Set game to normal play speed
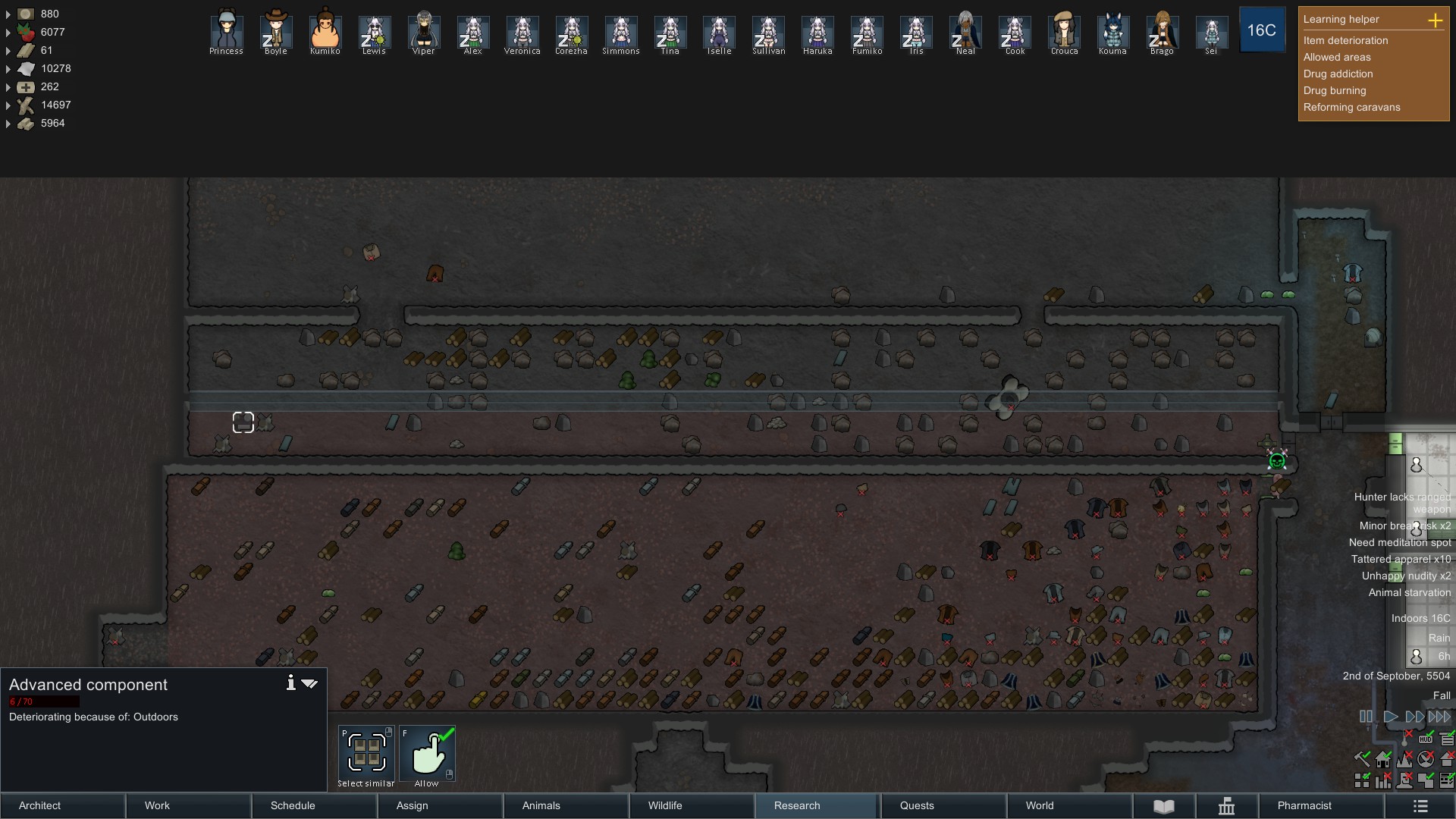The image size is (1456, 819). pyautogui.click(x=1390, y=717)
